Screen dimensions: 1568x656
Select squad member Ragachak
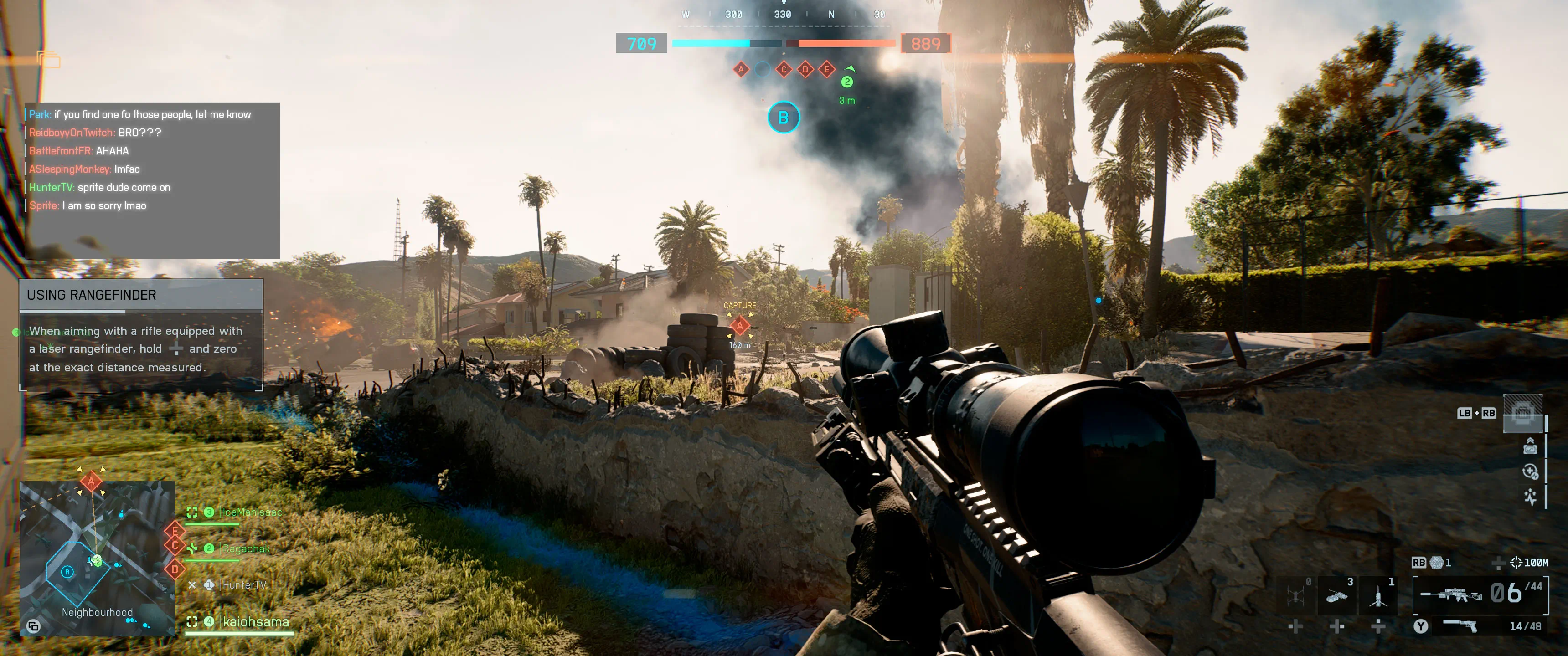tap(245, 549)
